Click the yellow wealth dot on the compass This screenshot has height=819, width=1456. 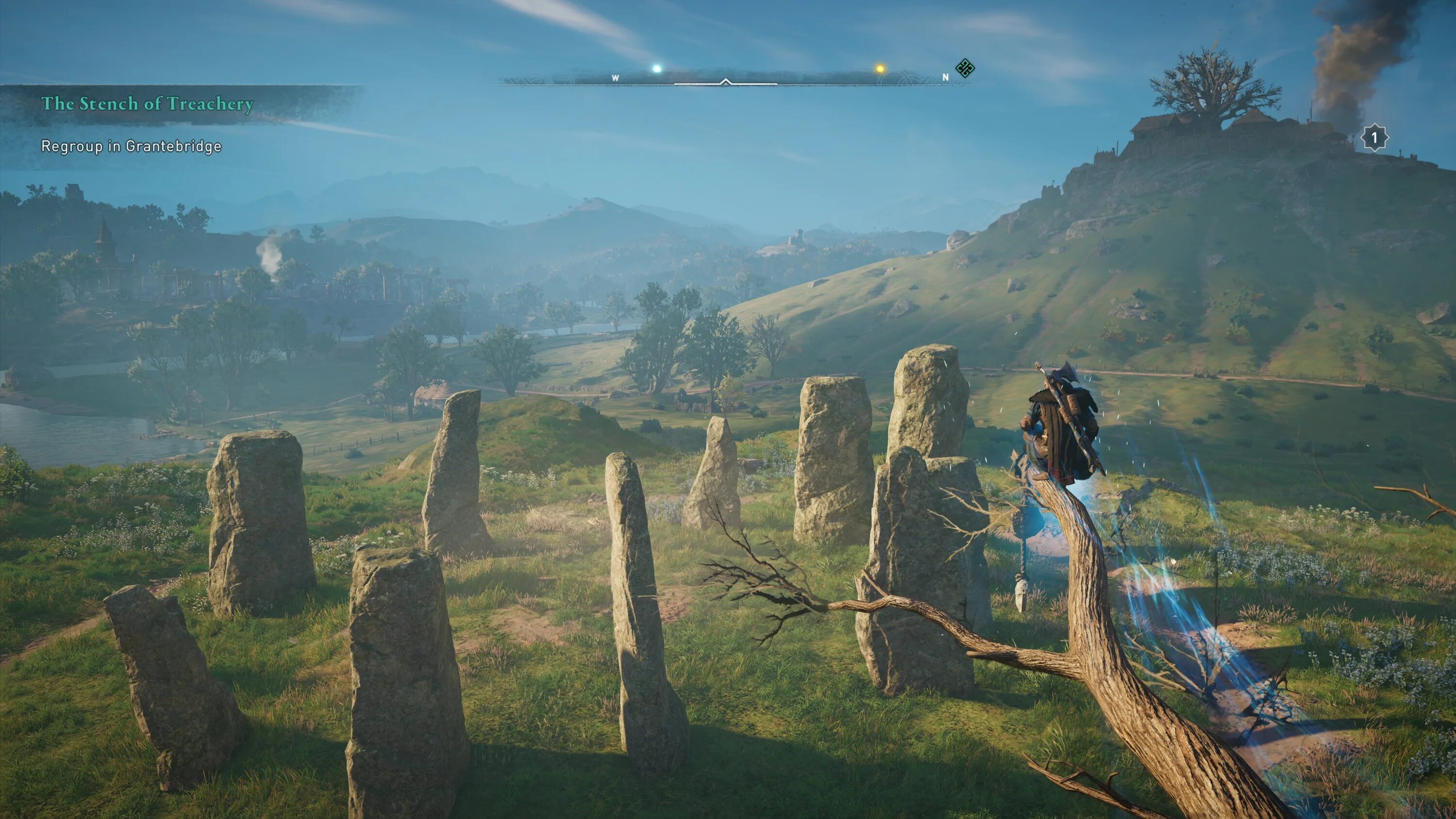click(879, 69)
